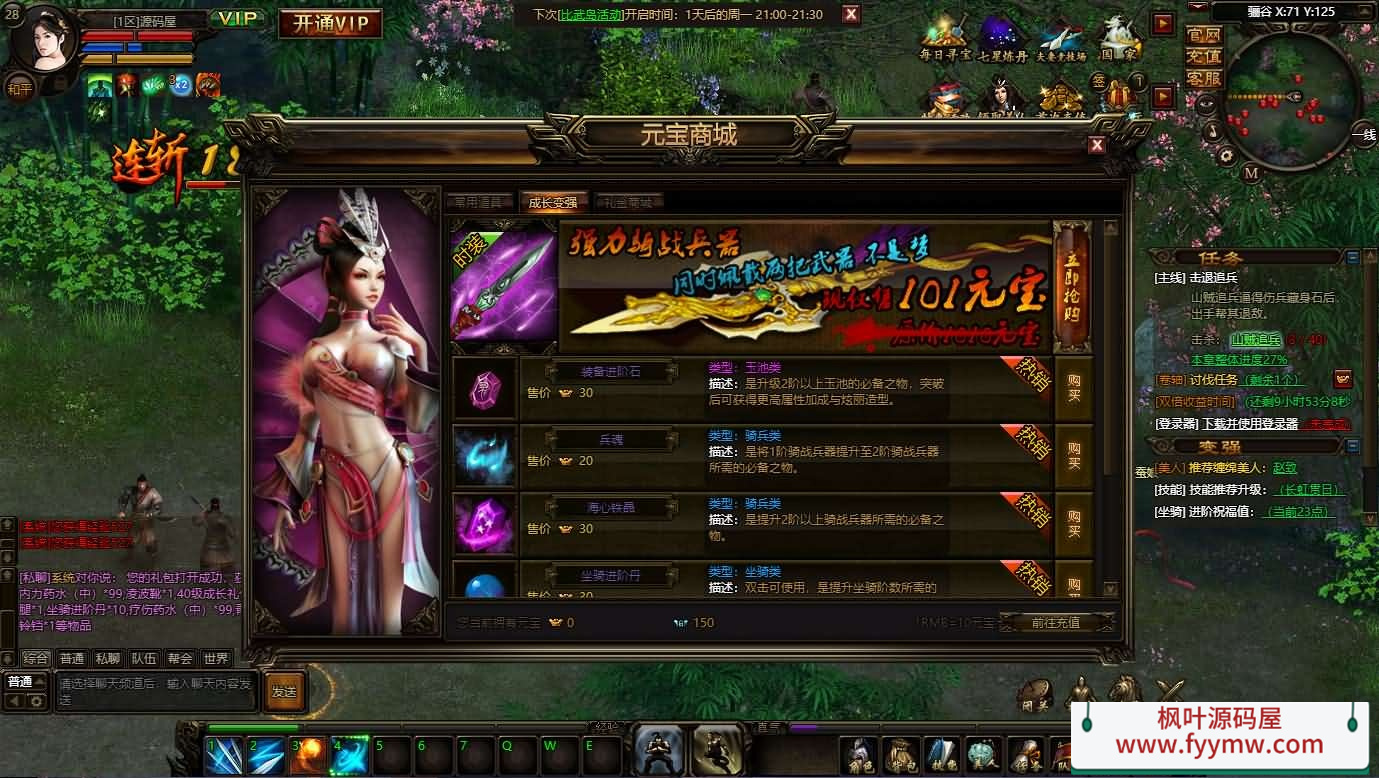Dismiss the event time notification

coord(851,14)
